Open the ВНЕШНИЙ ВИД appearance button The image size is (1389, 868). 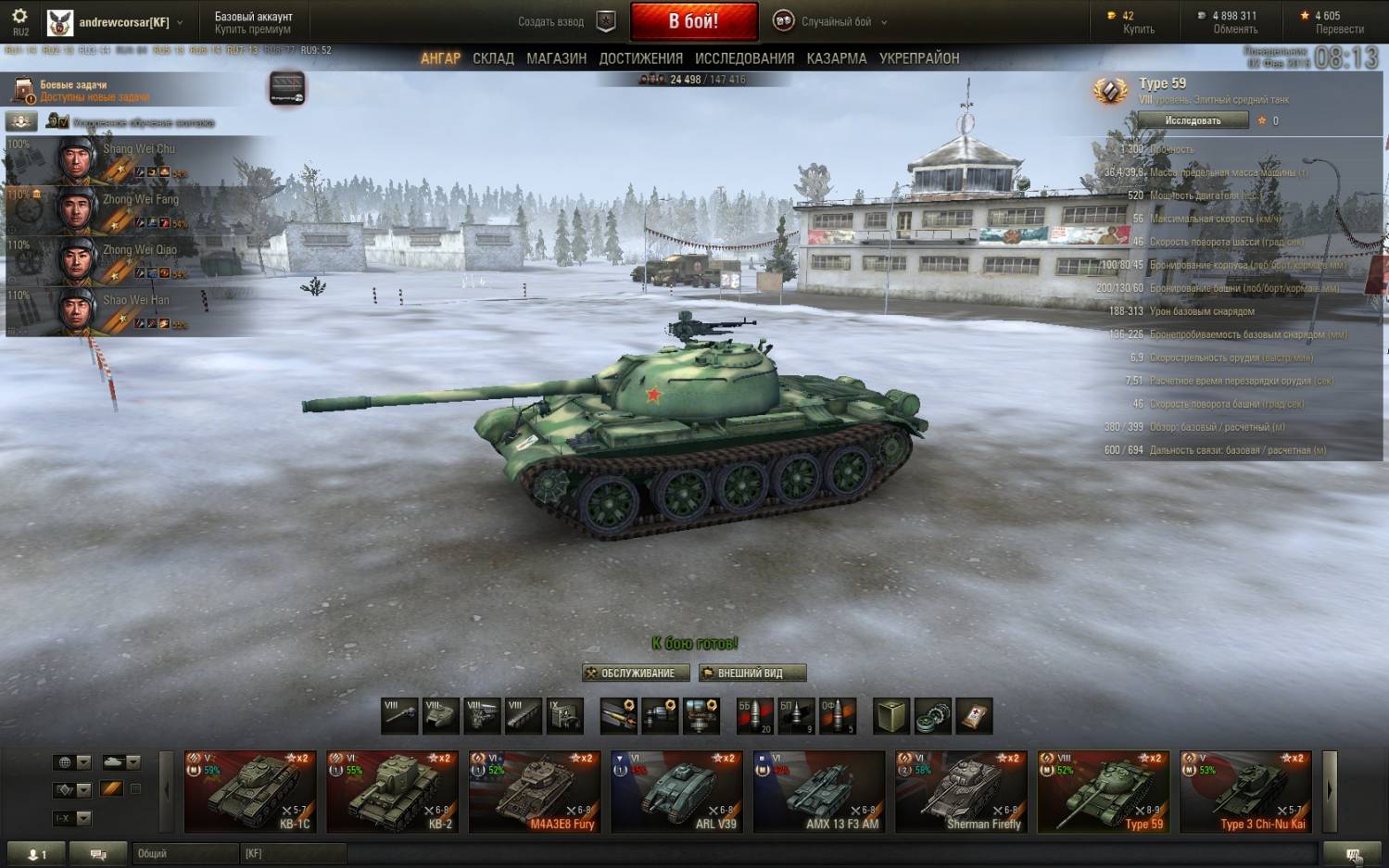[x=751, y=673]
